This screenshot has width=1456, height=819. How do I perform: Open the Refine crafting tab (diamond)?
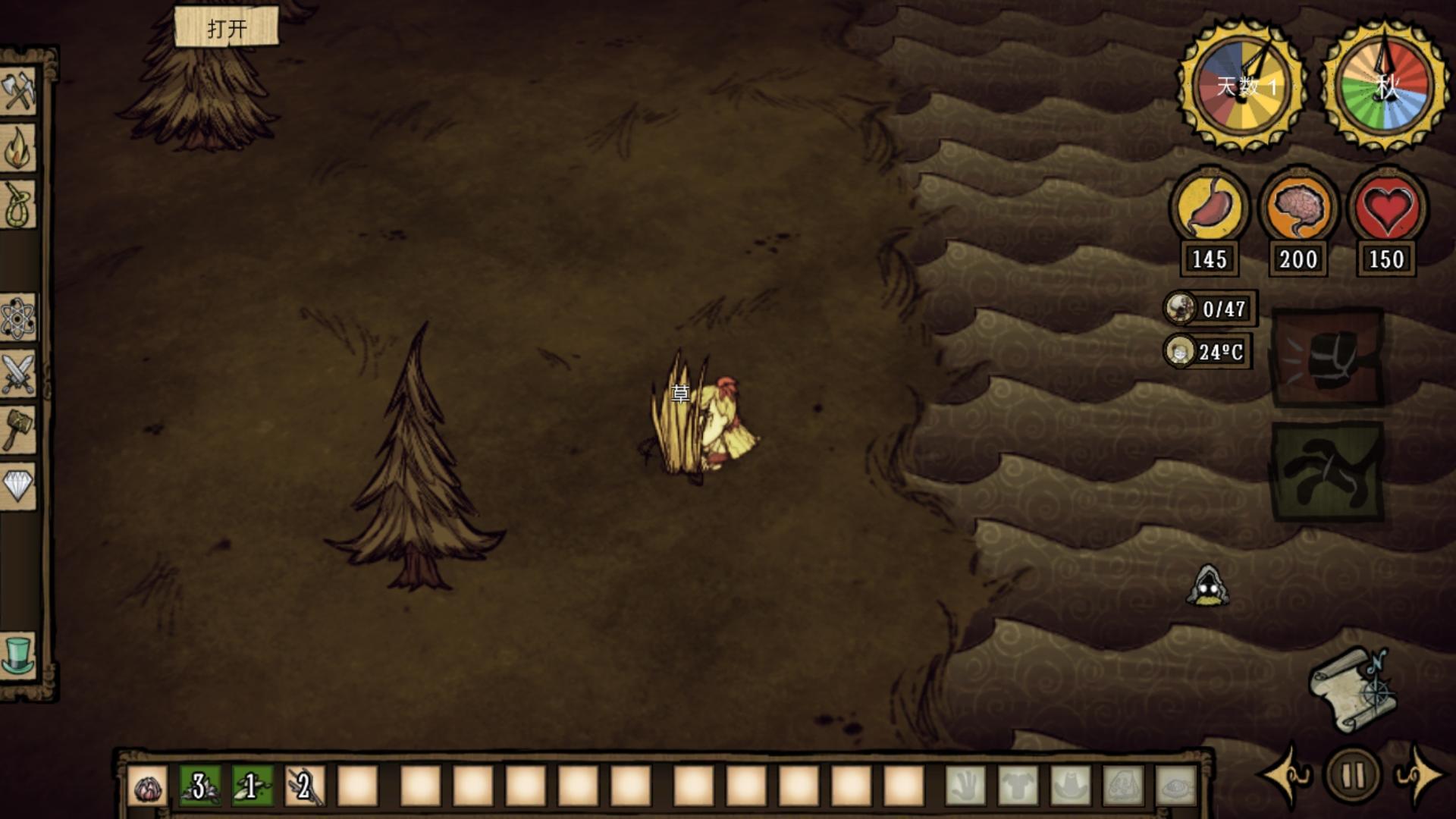pyautogui.click(x=18, y=485)
